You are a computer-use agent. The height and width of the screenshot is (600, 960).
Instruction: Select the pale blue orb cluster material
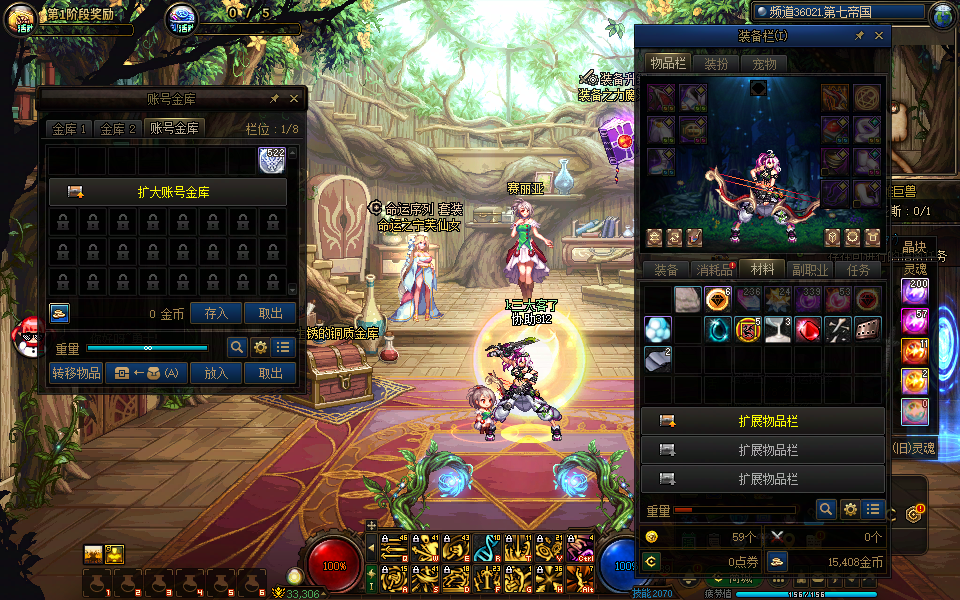coord(657,329)
